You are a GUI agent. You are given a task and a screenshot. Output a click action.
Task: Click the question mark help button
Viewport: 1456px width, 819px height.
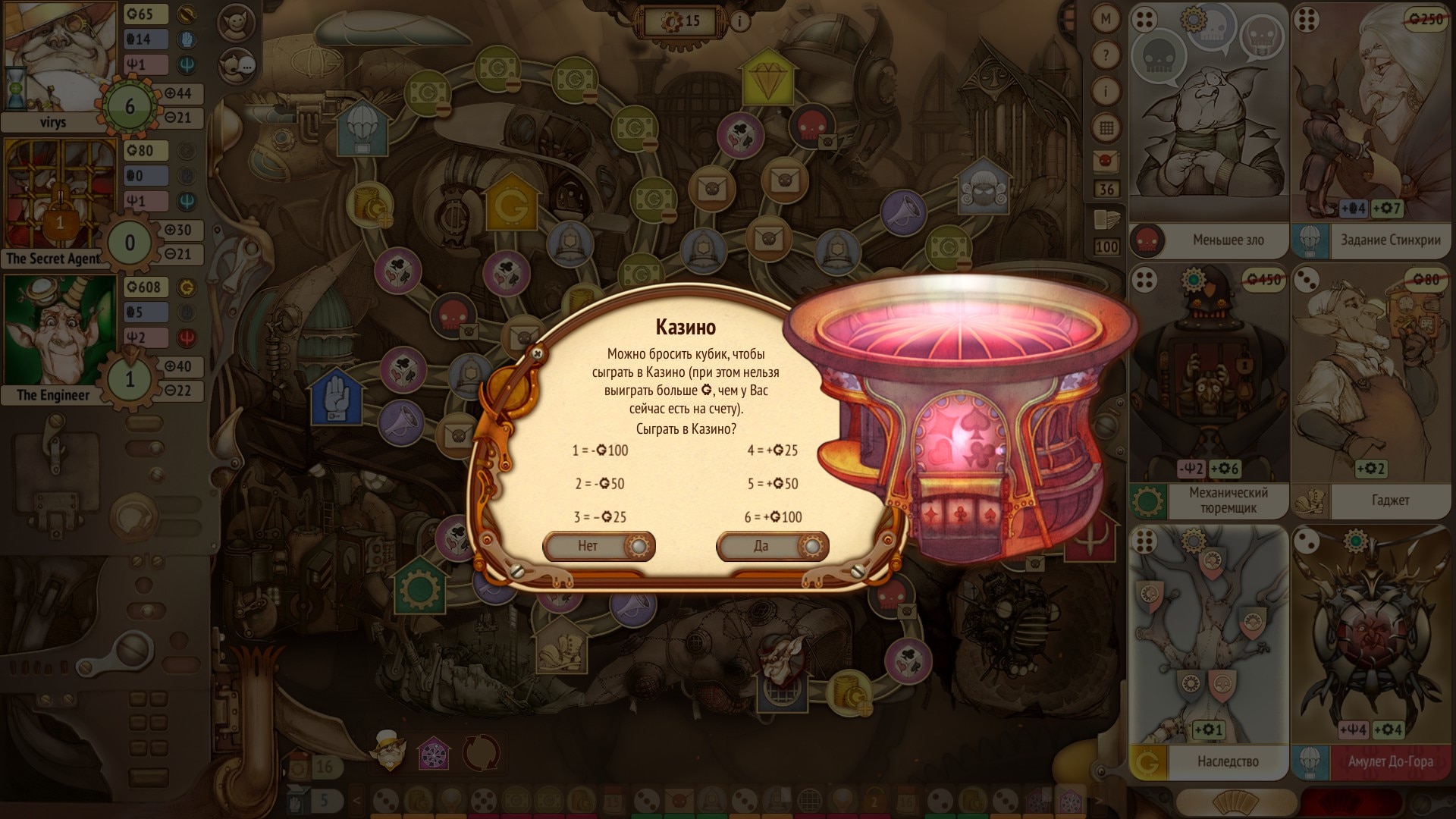[1106, 55]
